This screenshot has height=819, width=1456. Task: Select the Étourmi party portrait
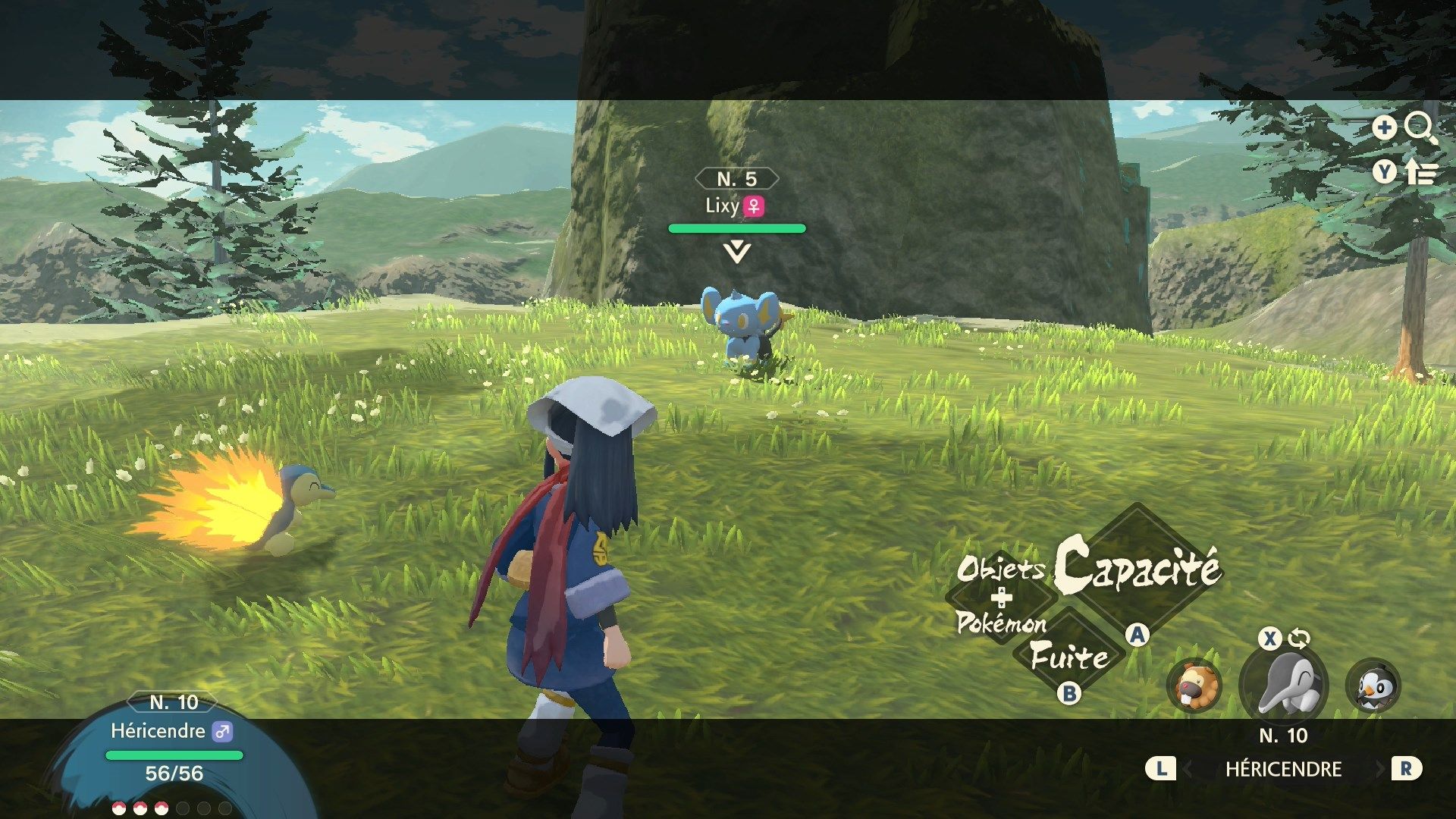1373,686
